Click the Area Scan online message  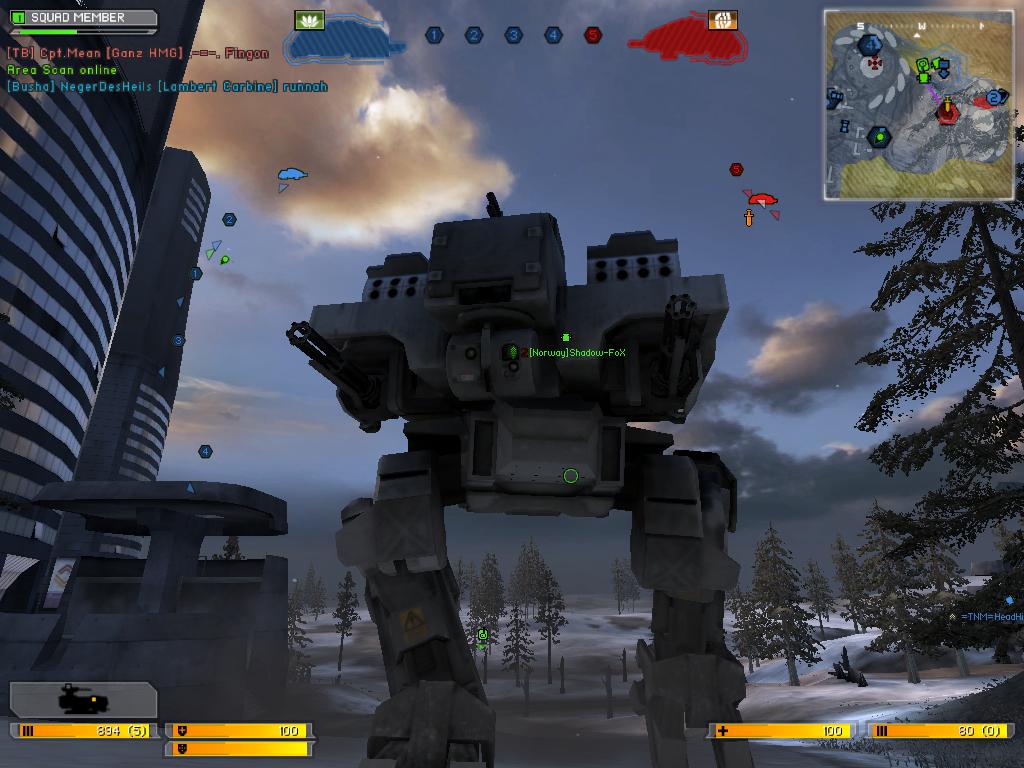click(x=62, y=70)
